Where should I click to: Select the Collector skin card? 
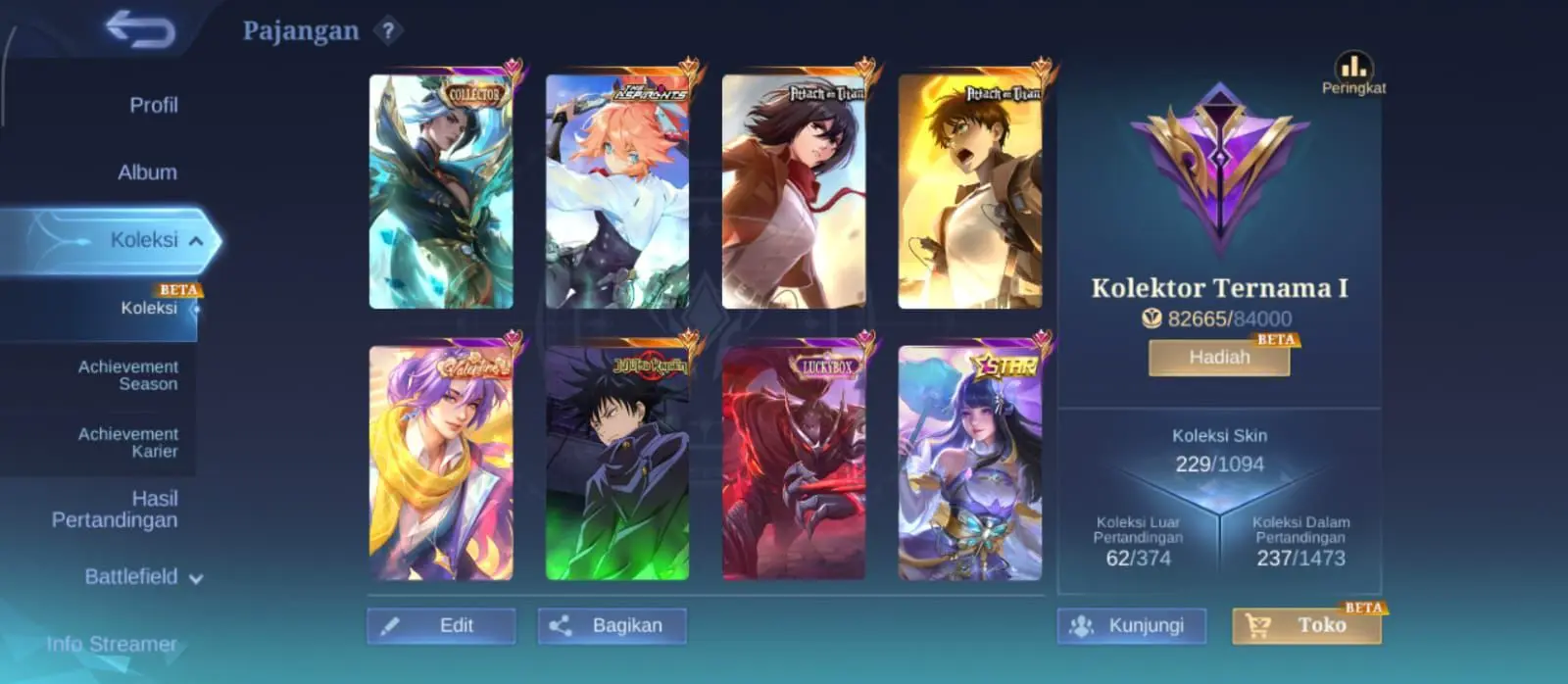point(441,192)
